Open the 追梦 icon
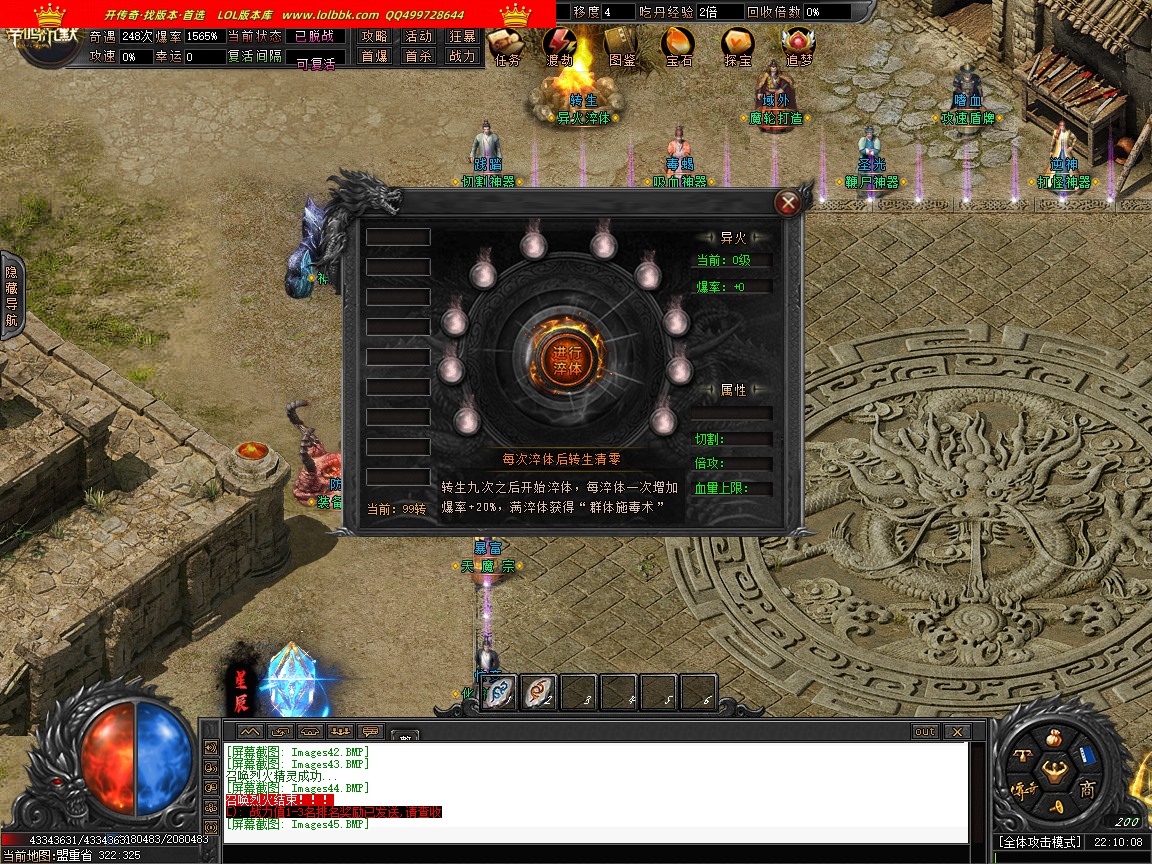 point(799,45)
